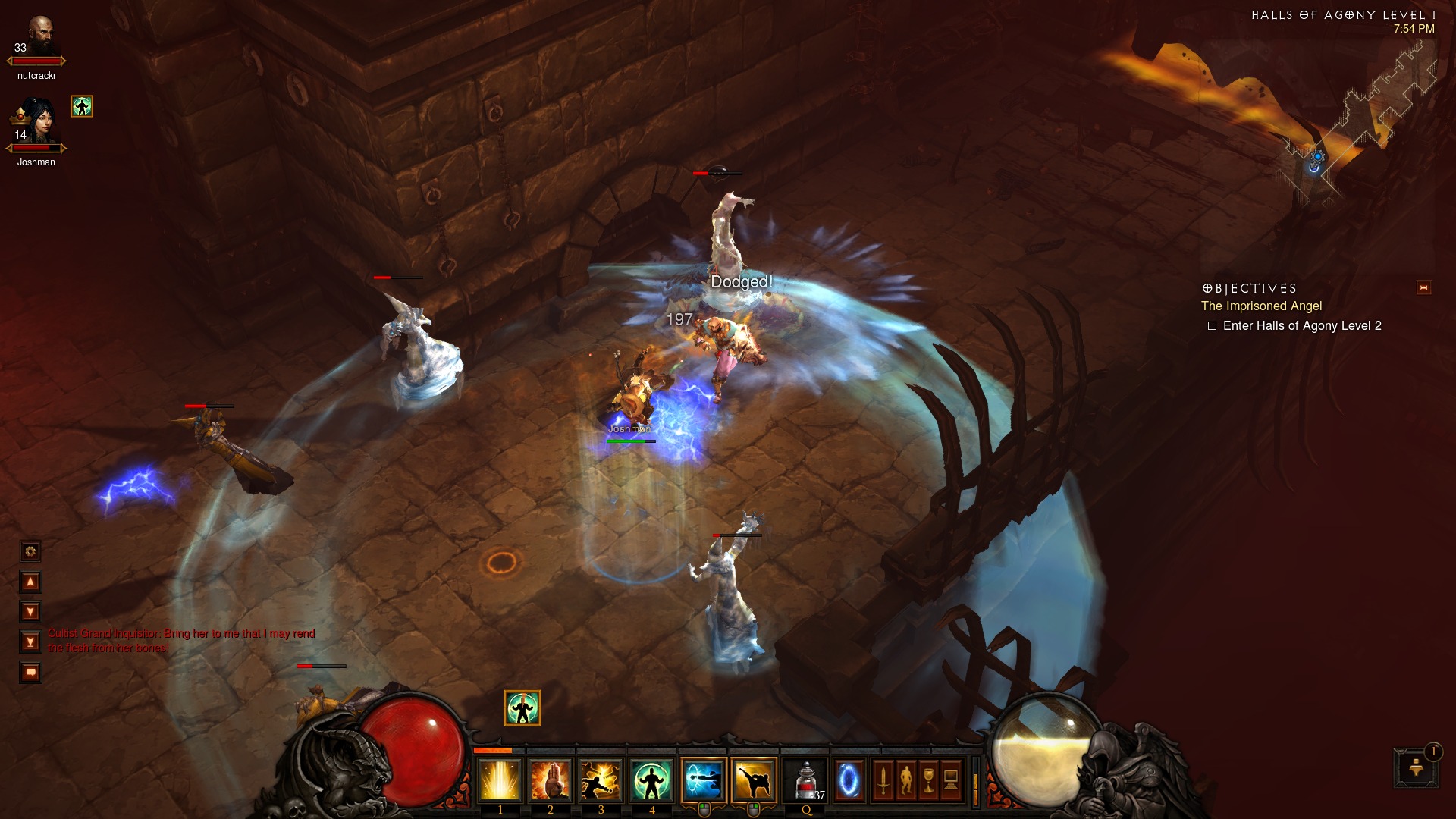The height and width of the screenshot is (819, 1456).
Task: Open the game menu via the computer icon
Action: tap(951, 780)
